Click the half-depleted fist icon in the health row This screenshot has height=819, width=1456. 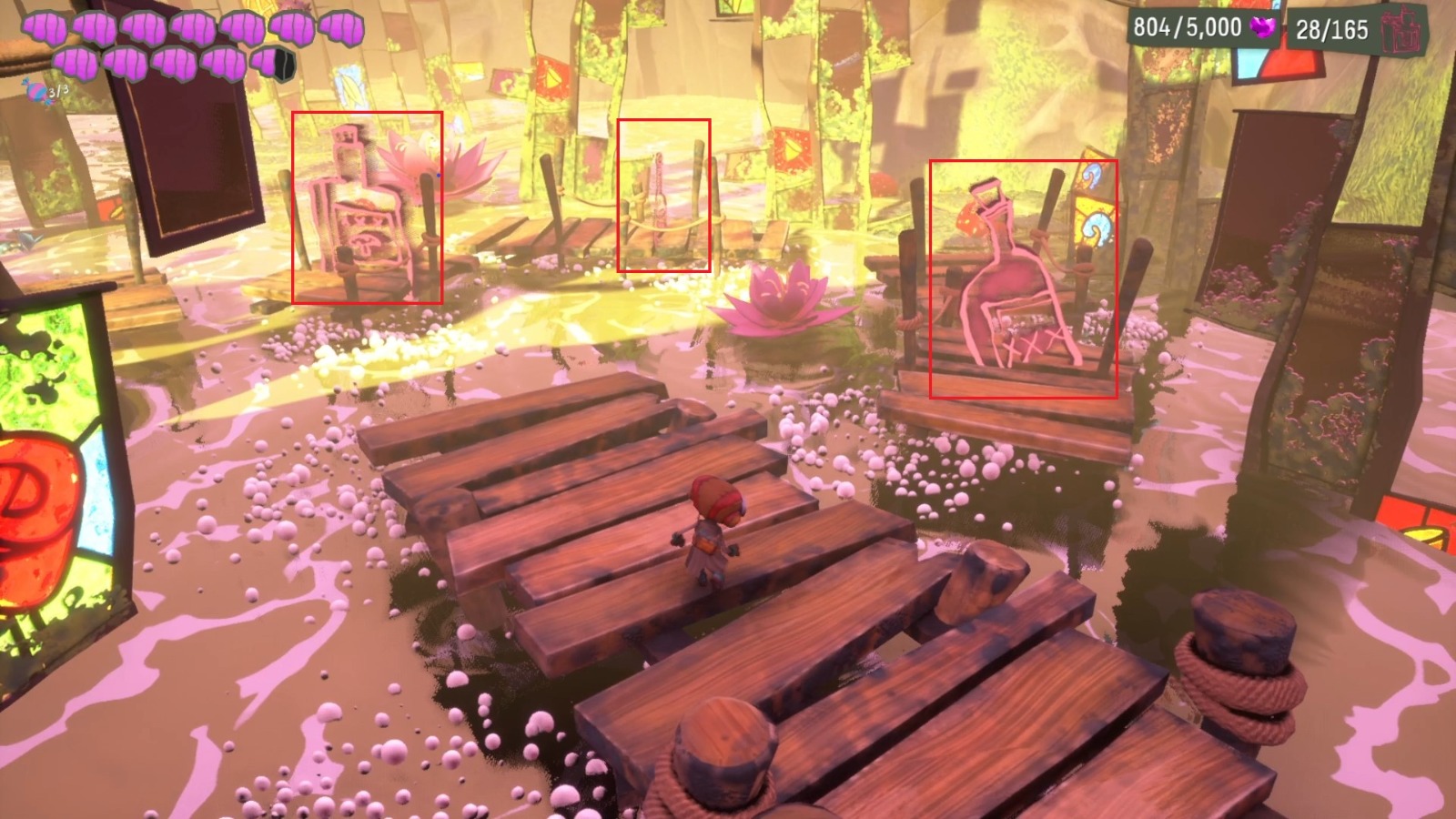(273, 64)
